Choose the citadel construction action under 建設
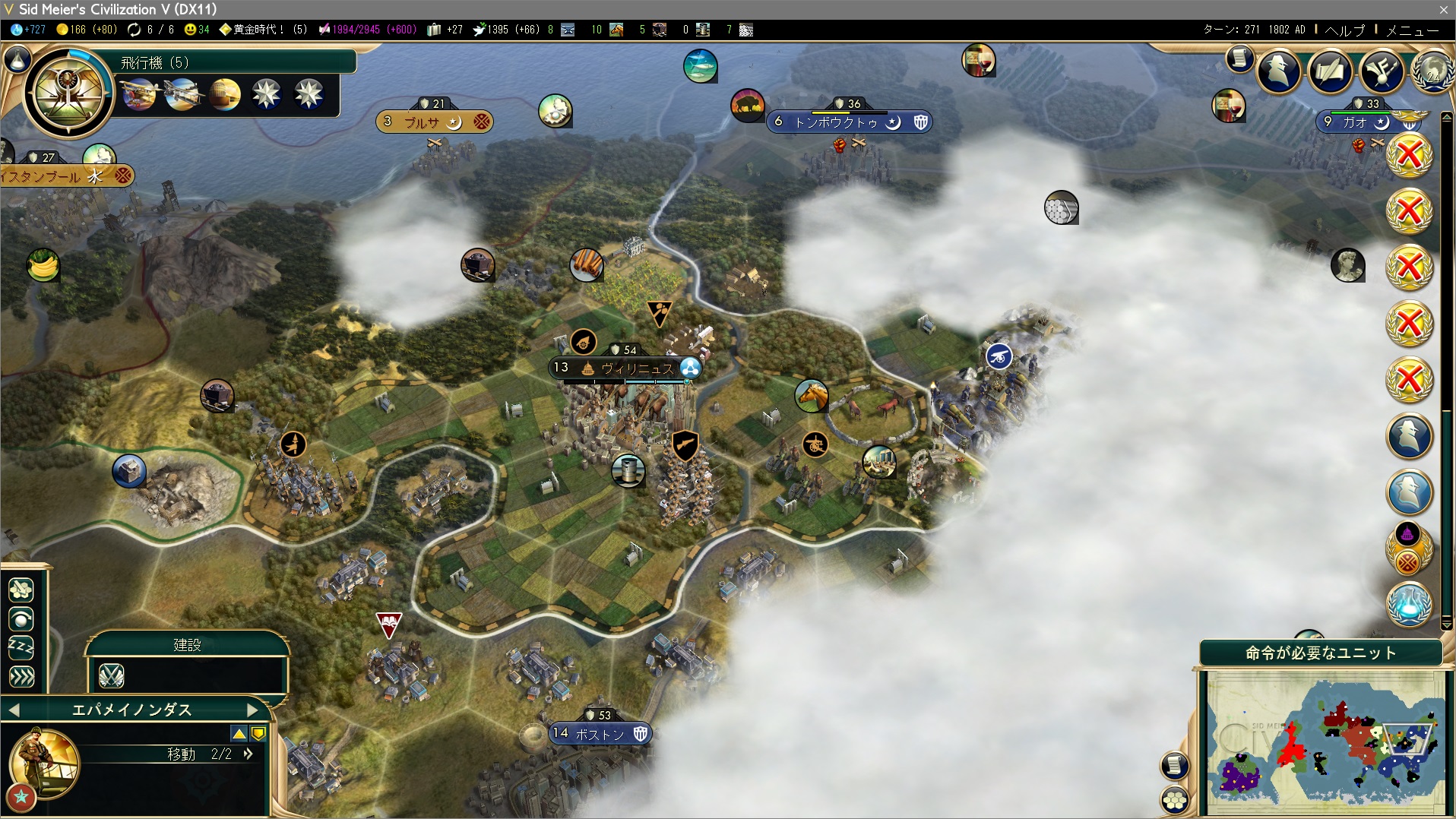 [112, 675]
